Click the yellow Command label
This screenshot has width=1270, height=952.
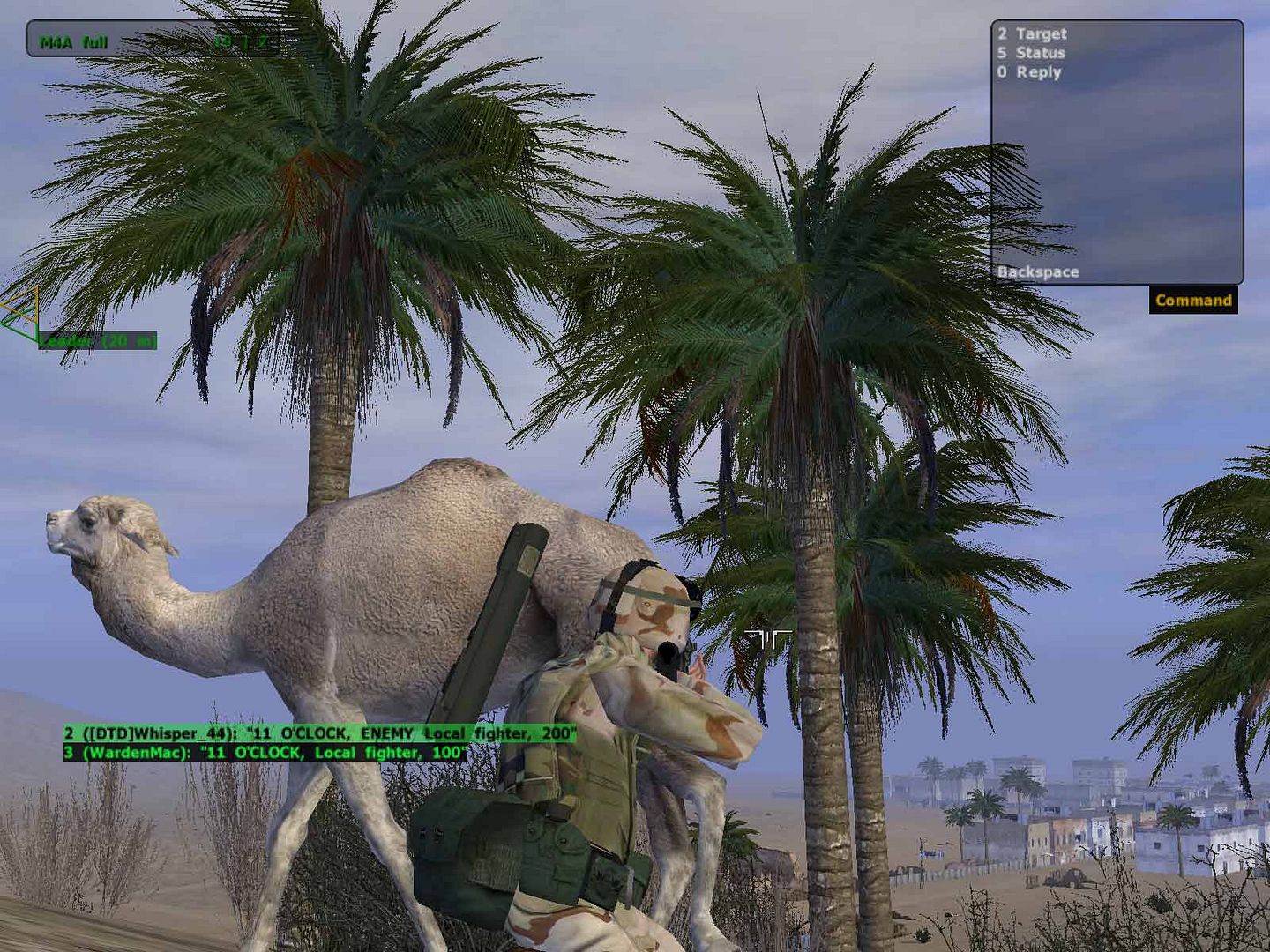pos(1193,301)
